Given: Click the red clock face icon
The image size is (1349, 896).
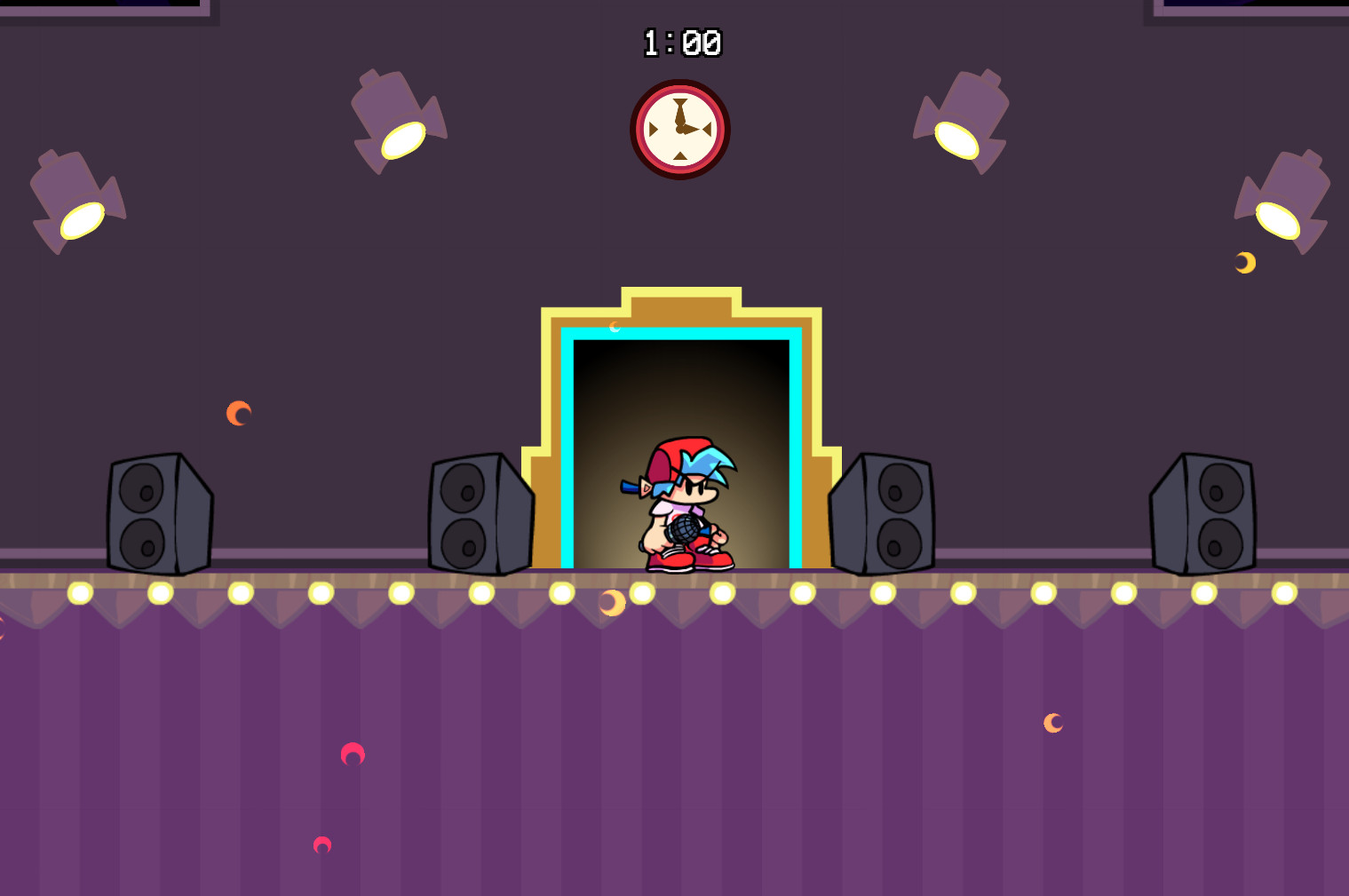Looking at the screenshot, I should click(x=680, y=129).
